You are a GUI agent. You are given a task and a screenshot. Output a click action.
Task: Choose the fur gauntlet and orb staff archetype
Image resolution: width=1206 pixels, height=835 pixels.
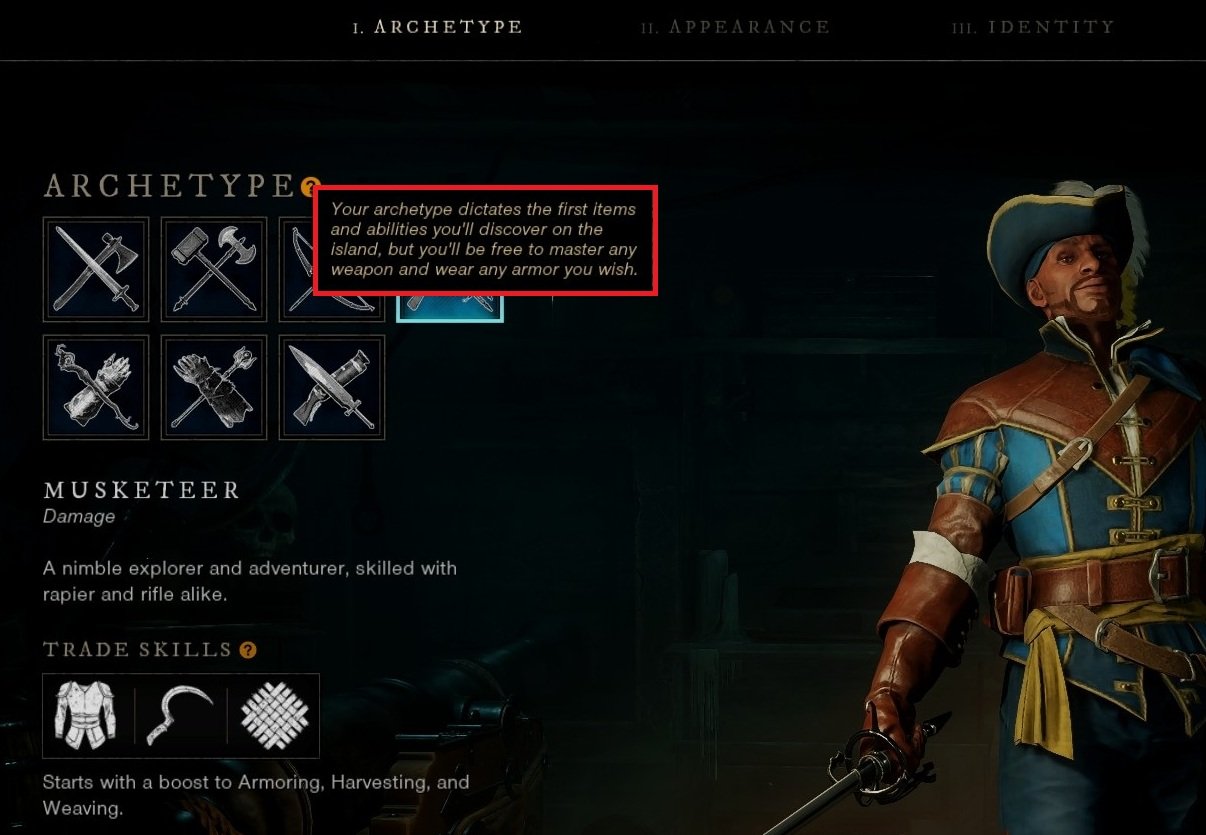tap(214, 387)
